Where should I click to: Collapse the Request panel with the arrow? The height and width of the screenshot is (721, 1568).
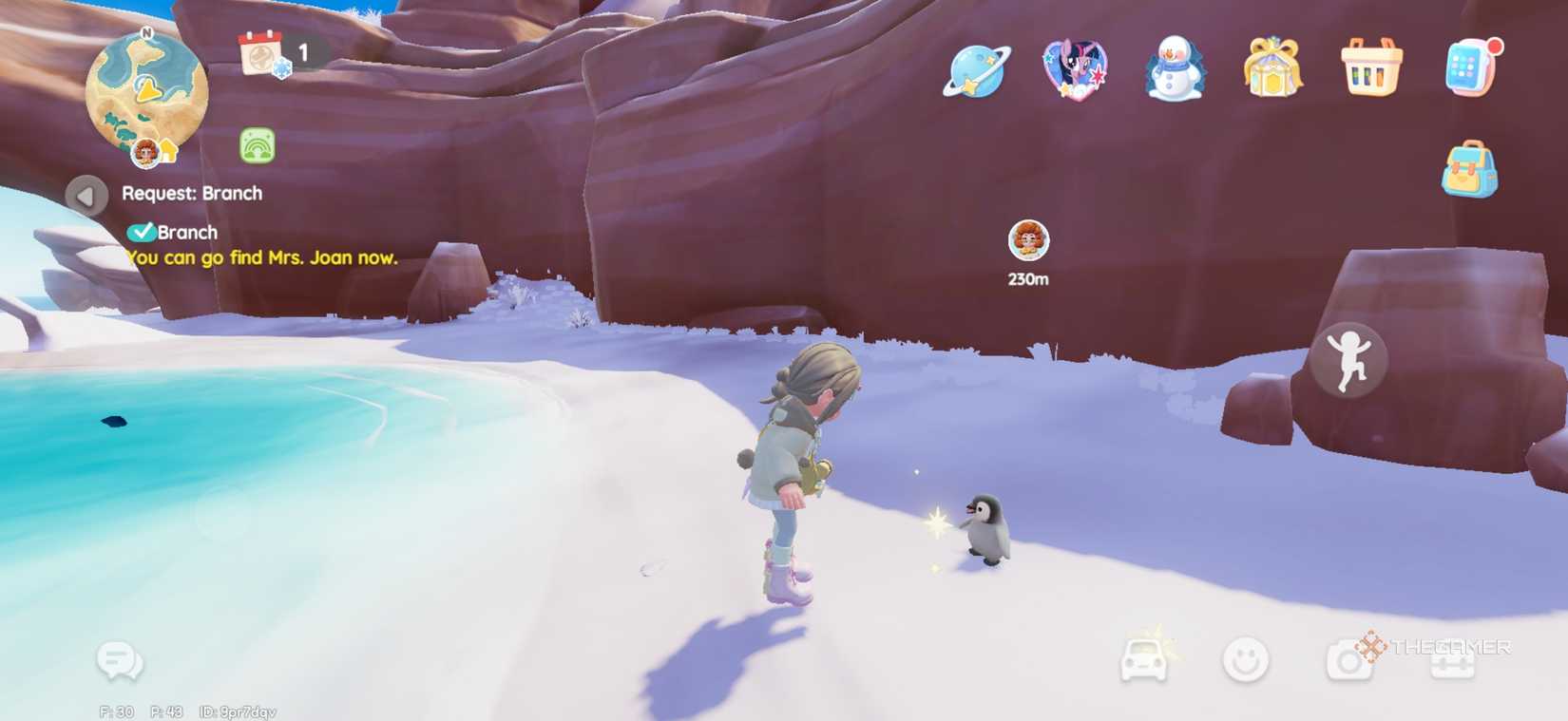pos(86,196)
